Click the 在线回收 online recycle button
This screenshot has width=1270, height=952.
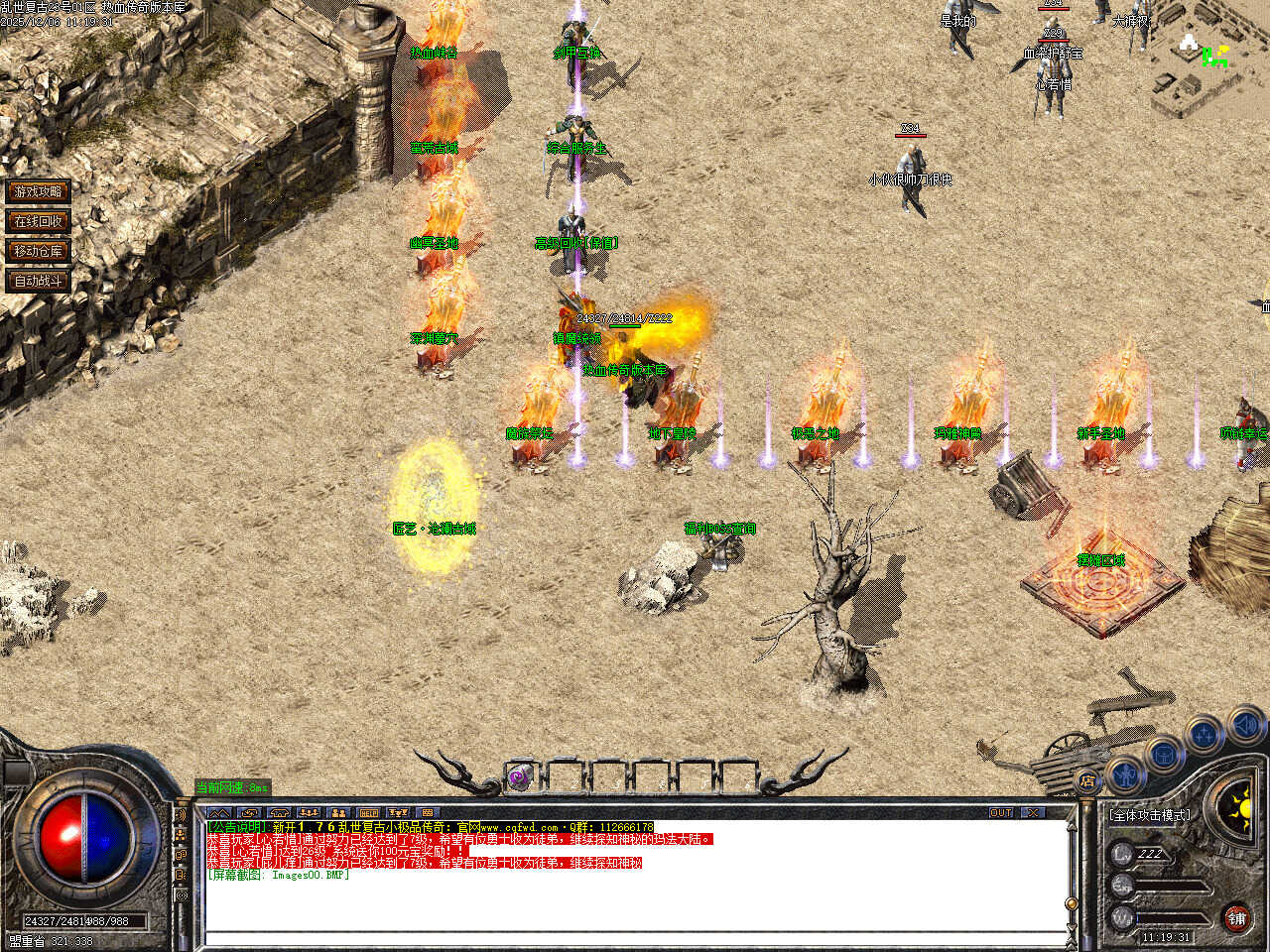(39, 221)
